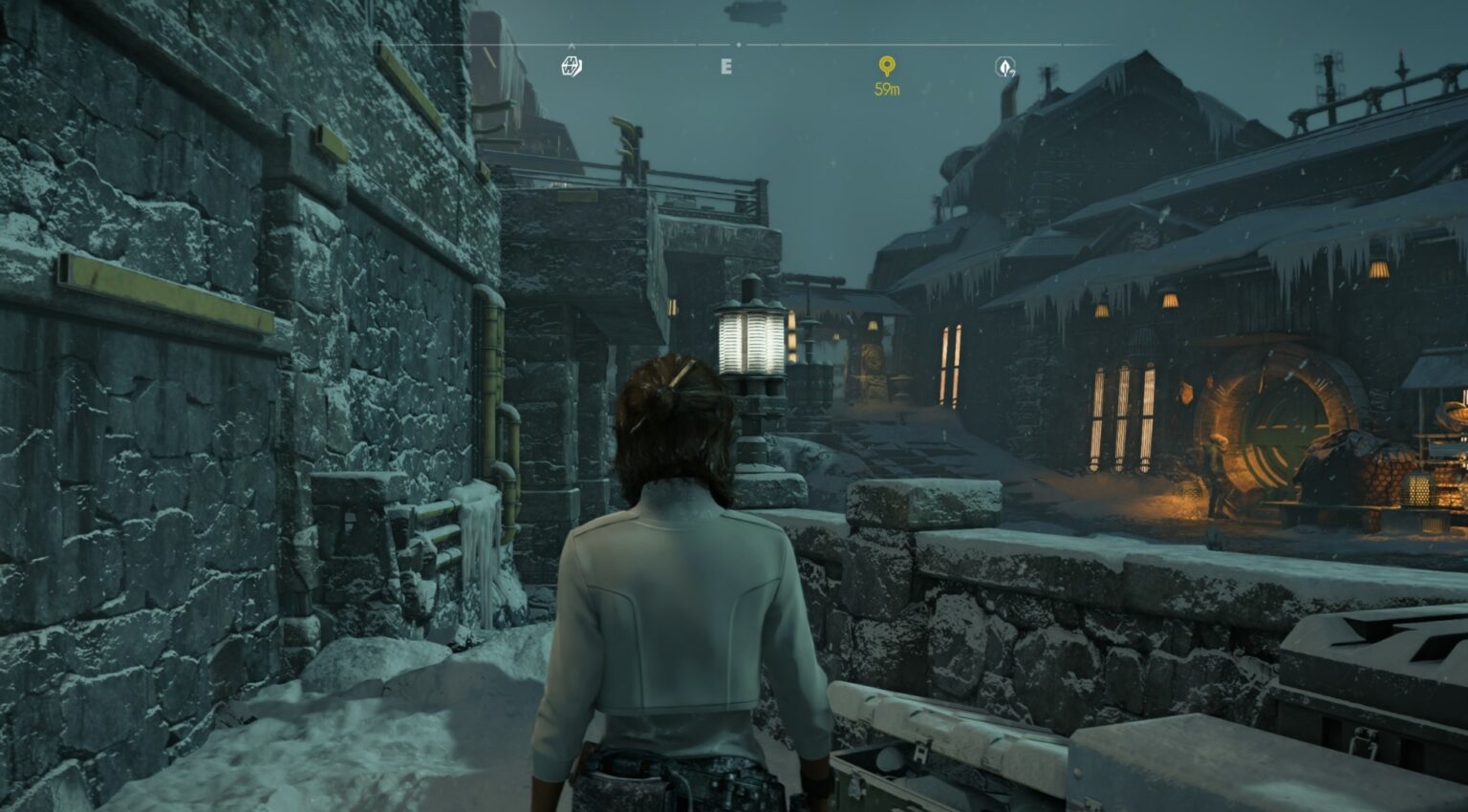Click the center dot on the compass bar

738,44
